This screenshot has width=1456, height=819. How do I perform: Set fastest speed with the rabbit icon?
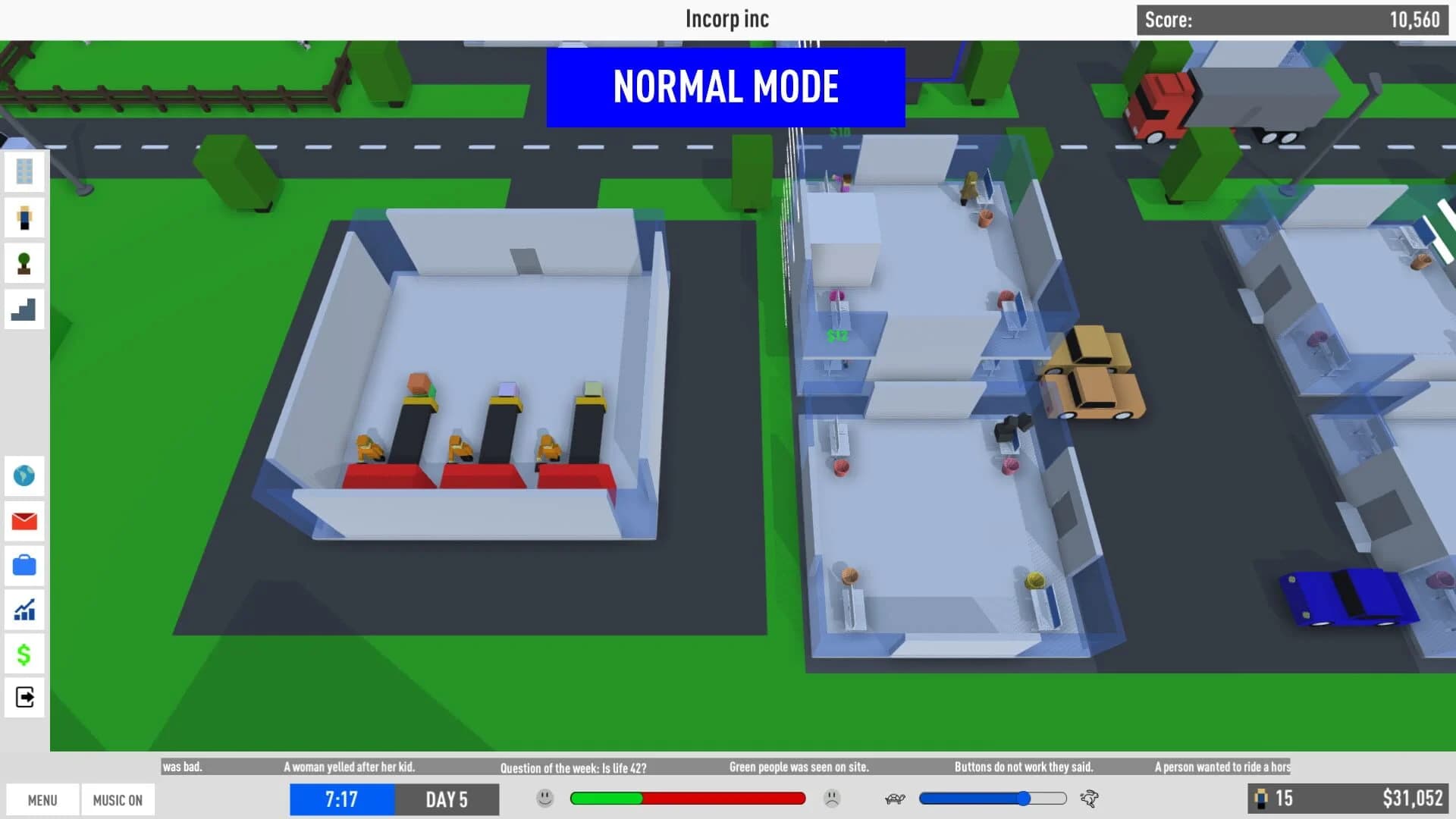click(x=1090, y=799)
